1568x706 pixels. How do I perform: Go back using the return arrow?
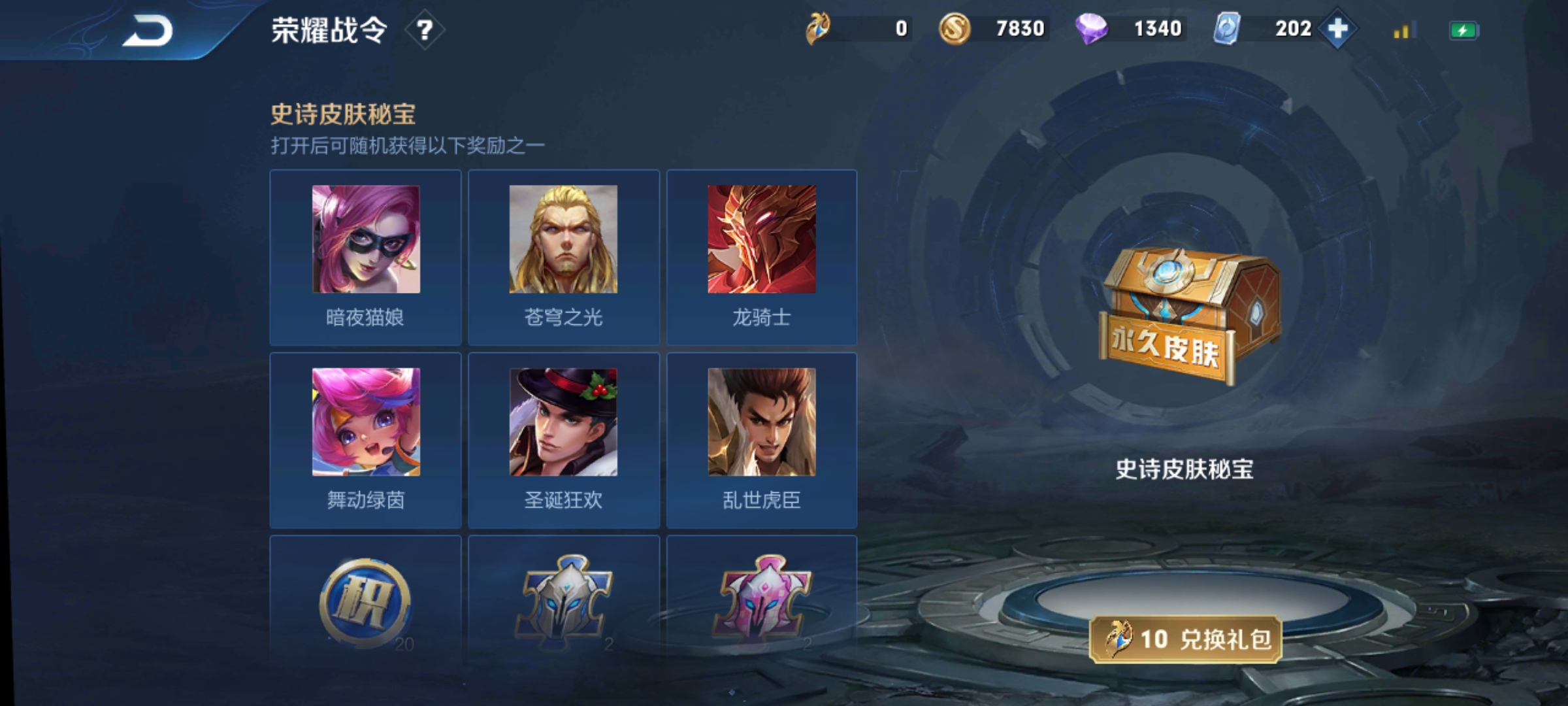pos(148,31)
